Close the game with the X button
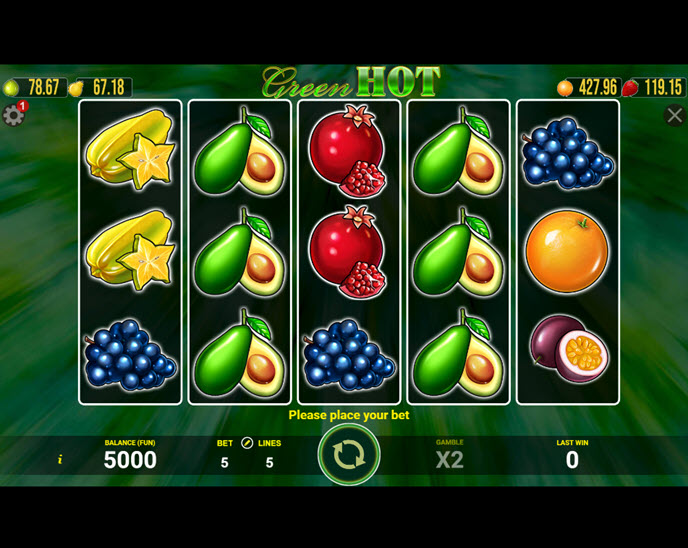688x548 pixels. click(x=675, y=116)
